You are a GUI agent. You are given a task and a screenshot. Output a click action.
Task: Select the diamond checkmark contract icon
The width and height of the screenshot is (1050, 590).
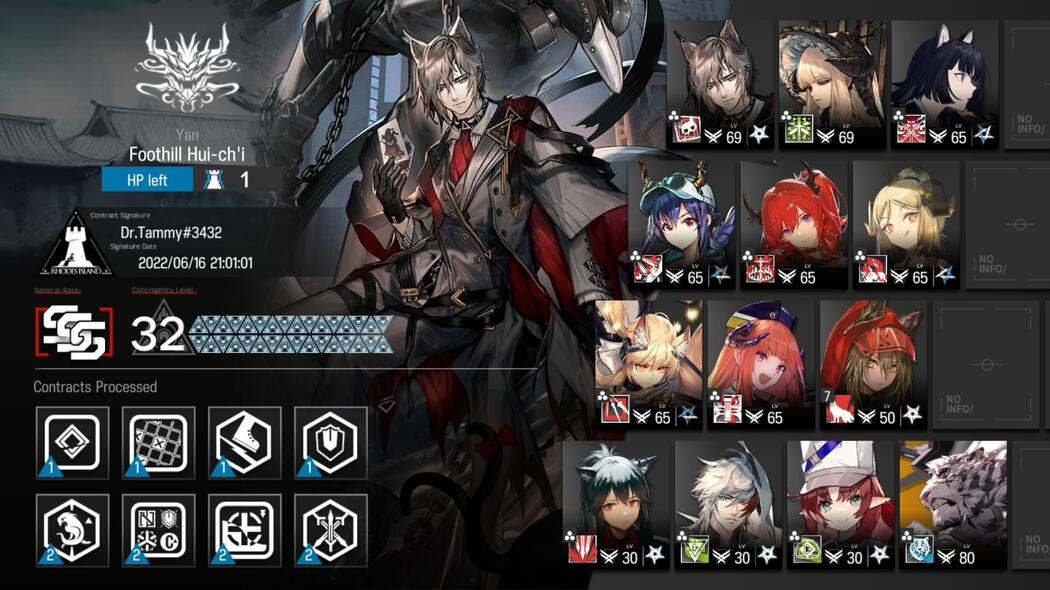pyautogui.click(x=72, y=442)
